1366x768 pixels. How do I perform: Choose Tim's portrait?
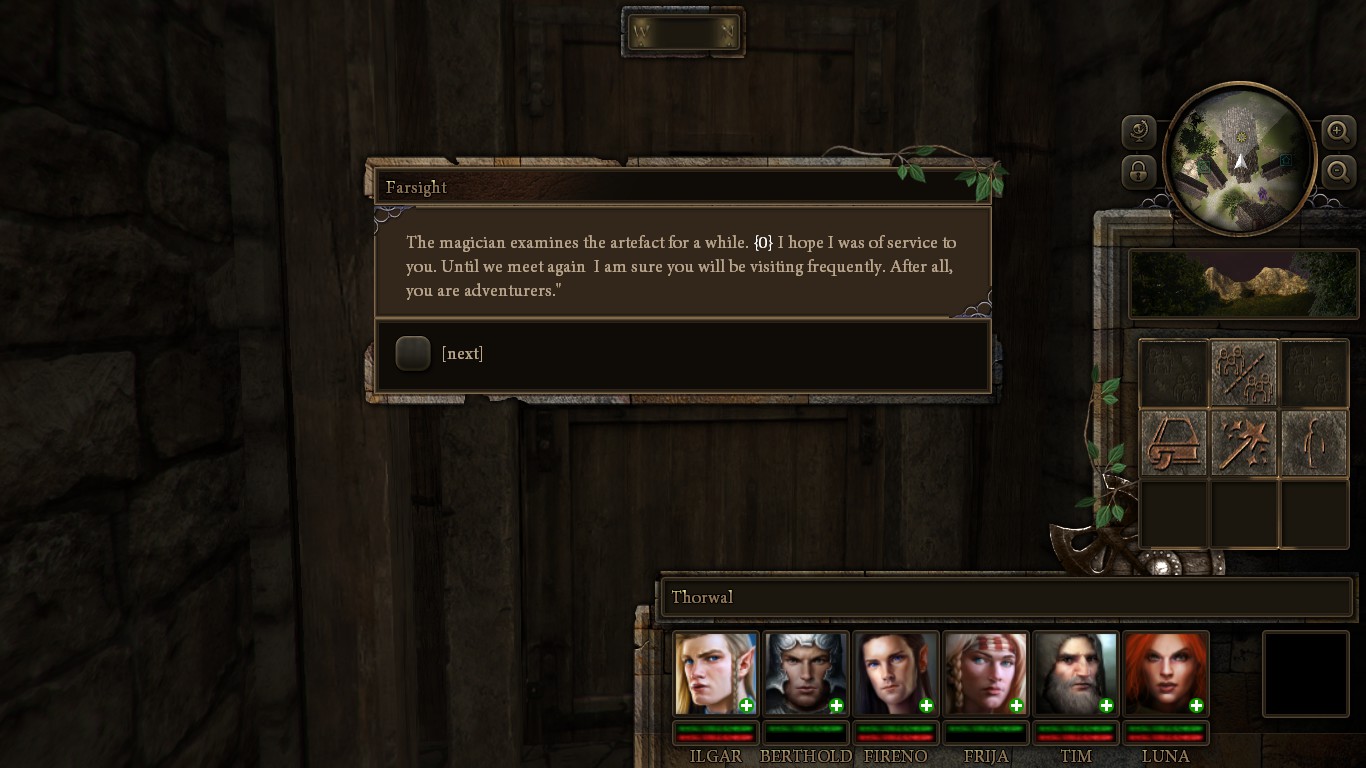1076,673
